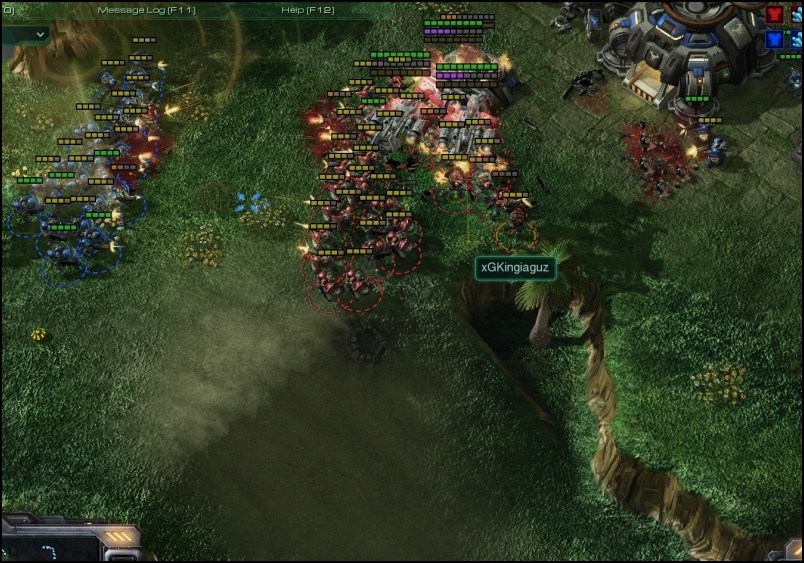Click the xGKingiaguz player name tag
Image resolution: width=804 pixels, height=563 pixels.
pos(514,268)
